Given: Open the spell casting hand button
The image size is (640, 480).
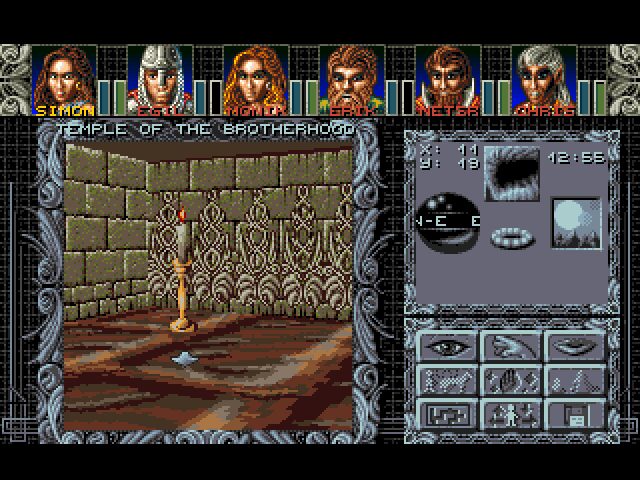Looking at the screenshot, I should (510, 380).
